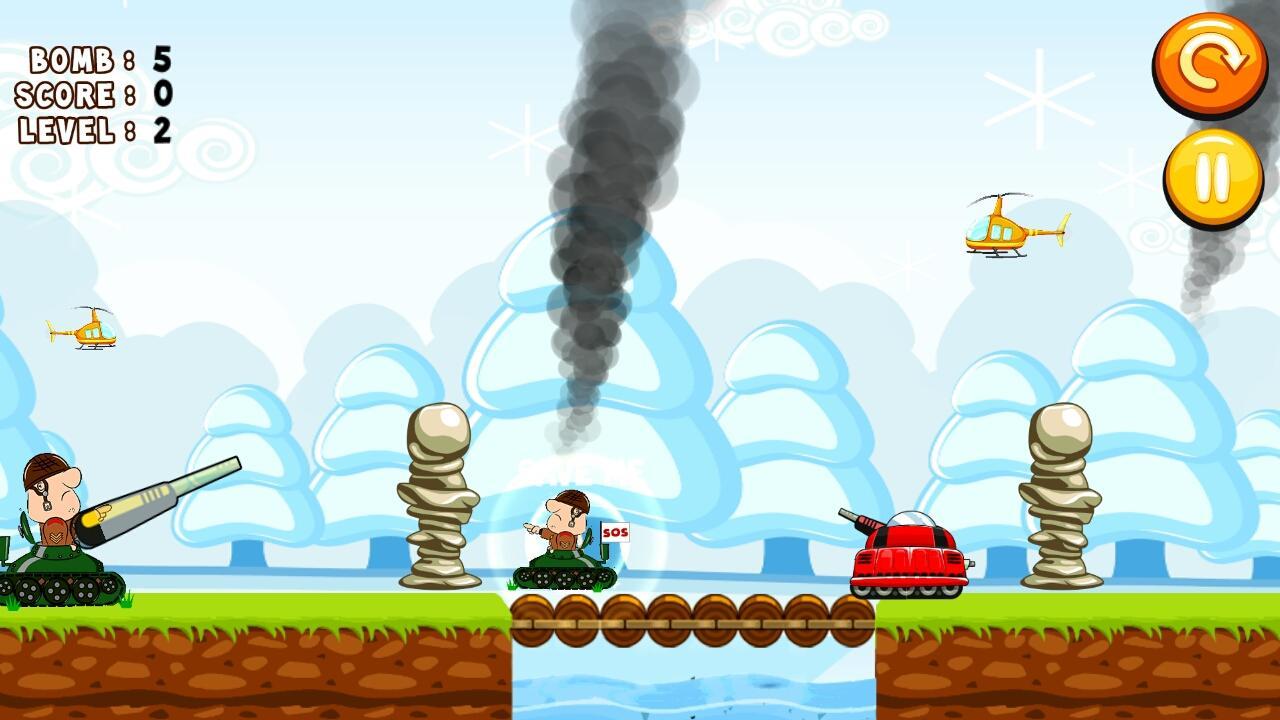Select the SOS flag on the trapped soldier
Screen dimensions: 1280x720
click(615, 533)
